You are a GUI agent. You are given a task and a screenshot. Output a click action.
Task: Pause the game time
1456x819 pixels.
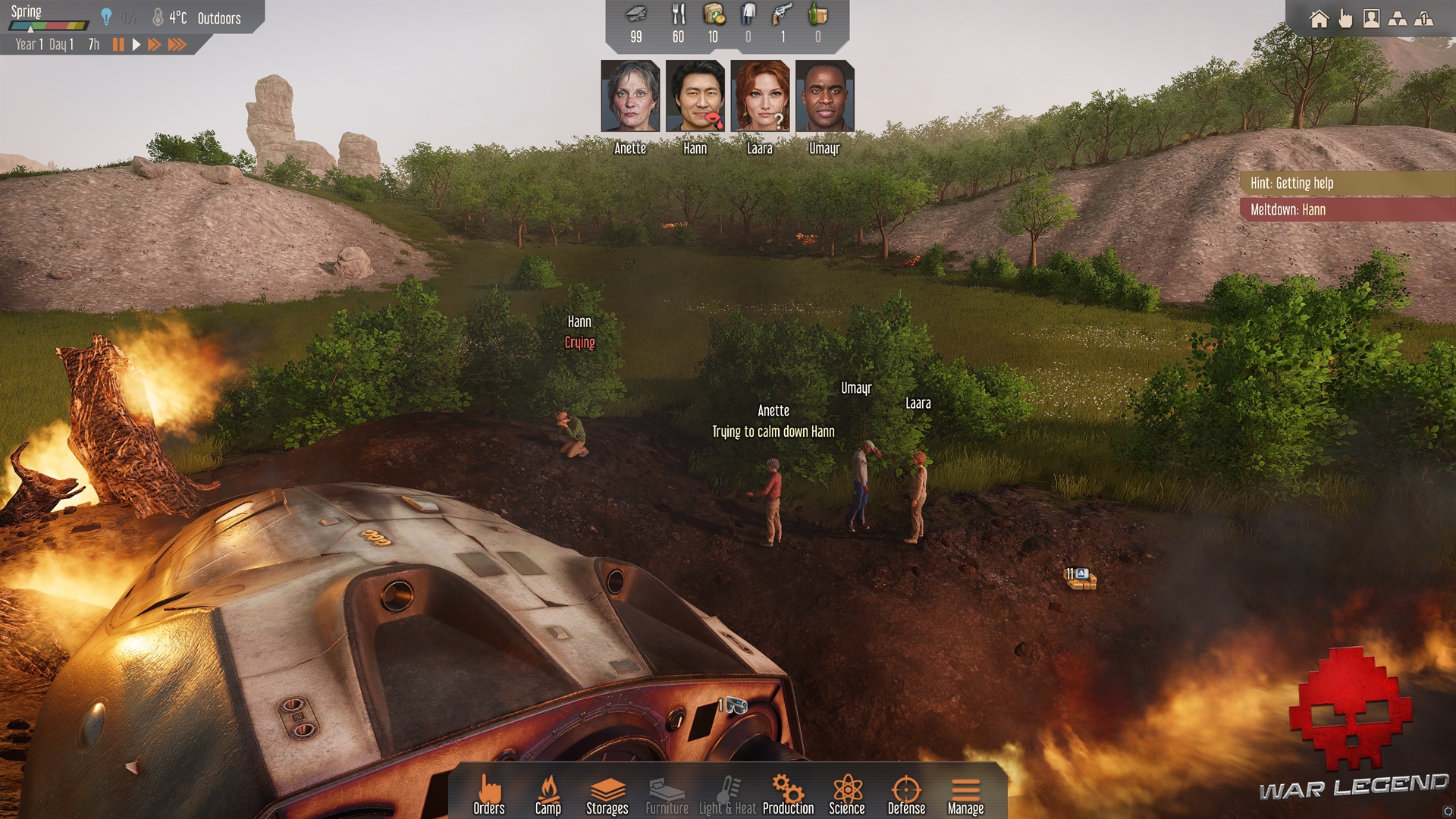click(x=118, y=45)
